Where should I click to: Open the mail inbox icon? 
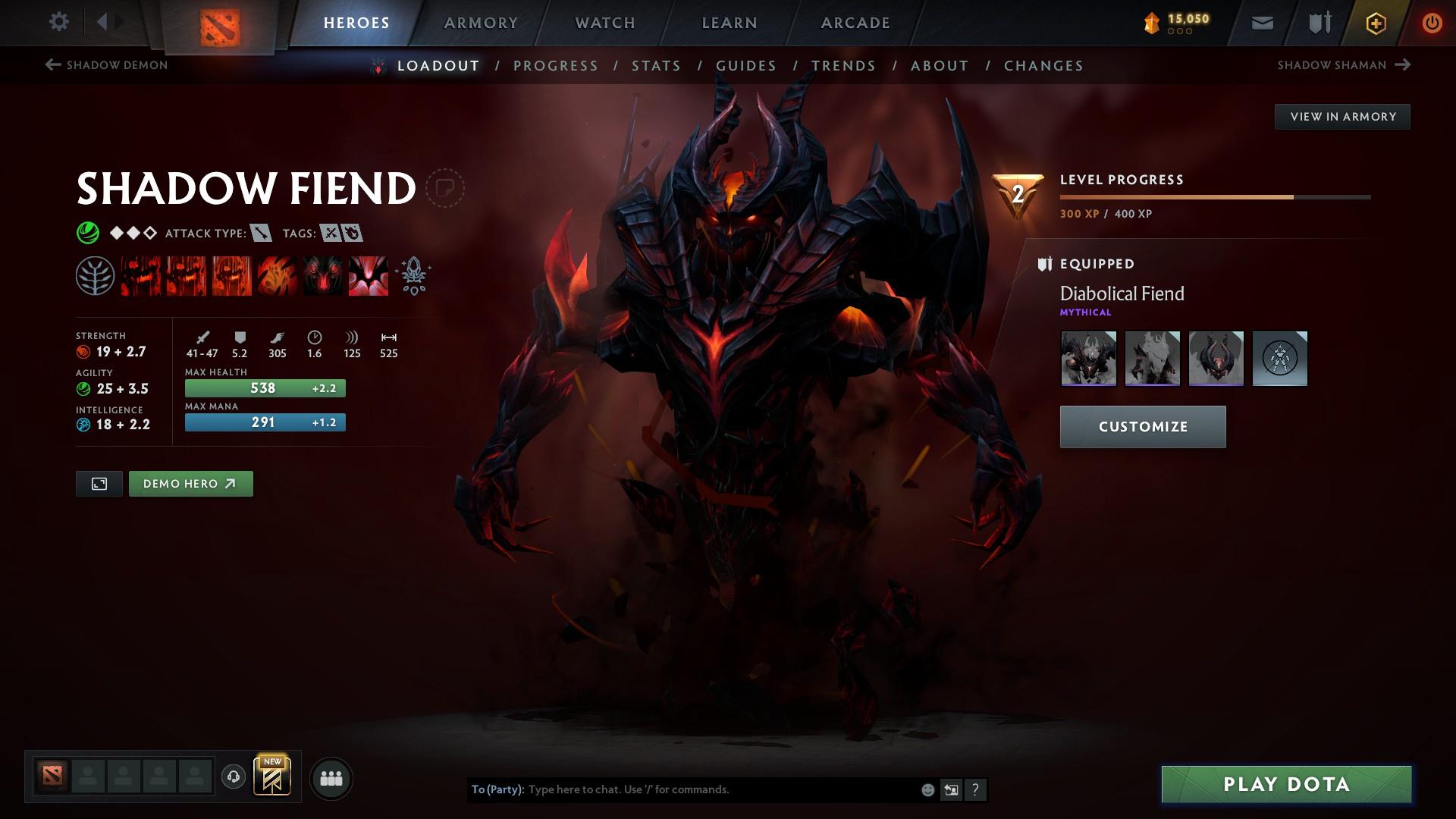(x=1261, y=22)
